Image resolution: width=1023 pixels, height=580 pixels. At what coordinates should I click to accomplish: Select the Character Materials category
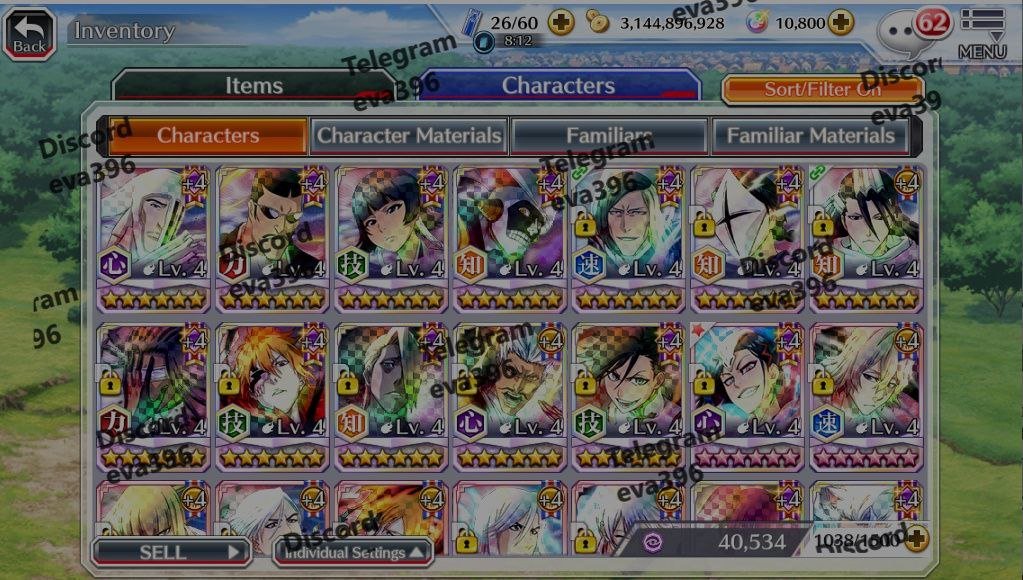coord(409,135)
